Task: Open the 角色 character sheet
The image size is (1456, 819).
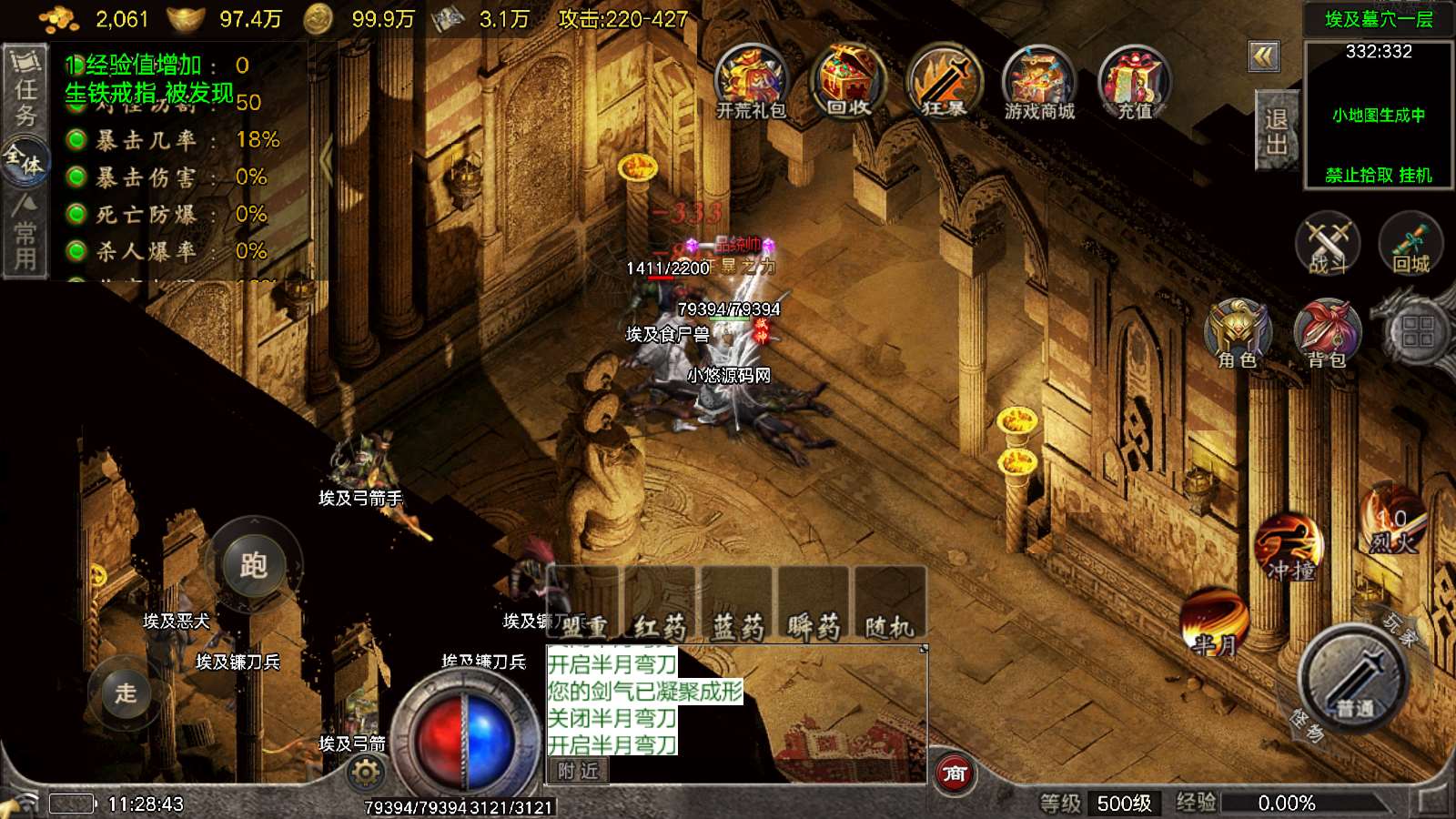Action: pos(1238,334)
